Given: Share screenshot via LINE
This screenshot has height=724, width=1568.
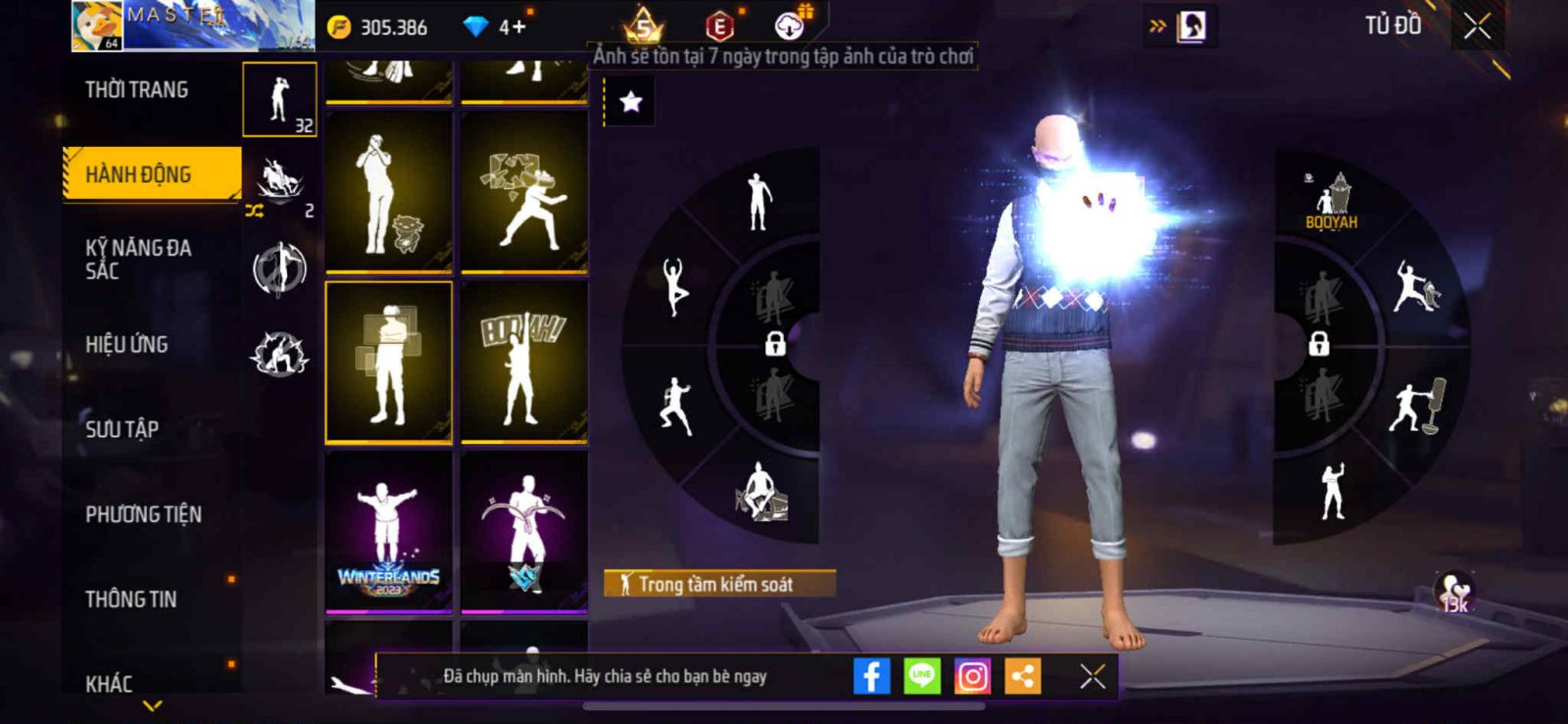Looking at the screenshot, I should (x=921, y=676).
